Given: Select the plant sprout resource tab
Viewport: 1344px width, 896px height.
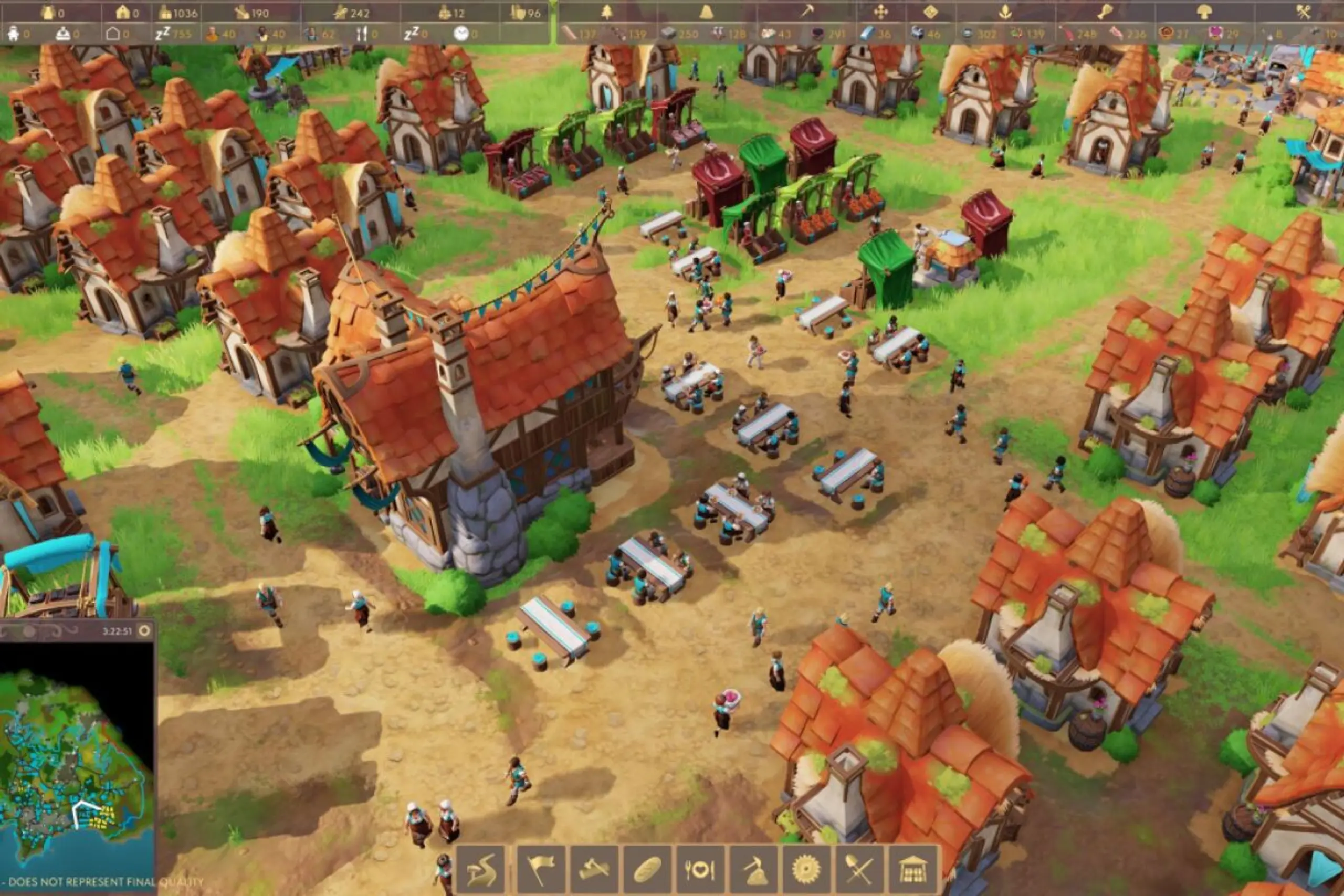Looking at the screenshot, I should 1005,12.
